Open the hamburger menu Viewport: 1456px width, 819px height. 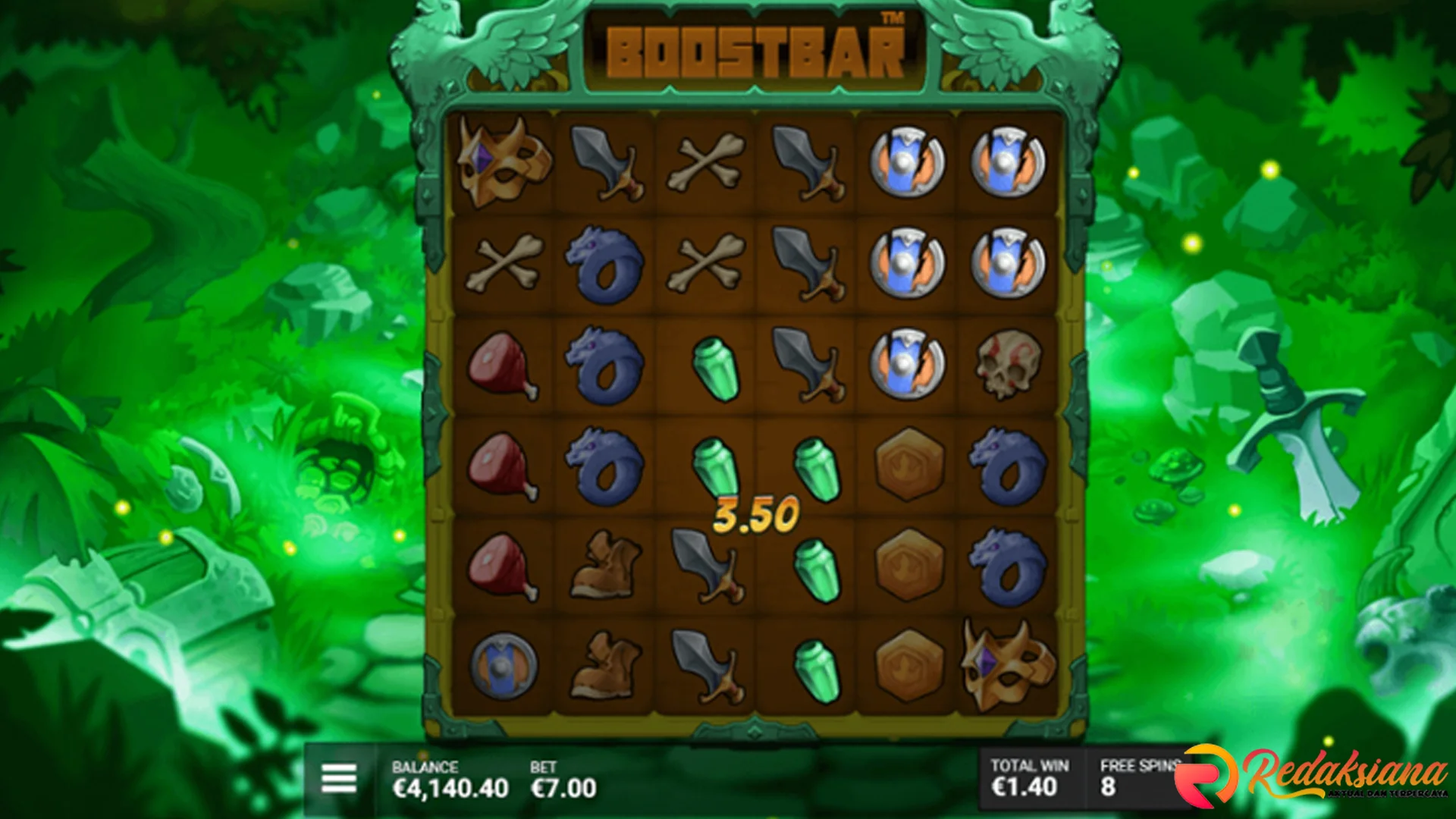coord(338,779)
